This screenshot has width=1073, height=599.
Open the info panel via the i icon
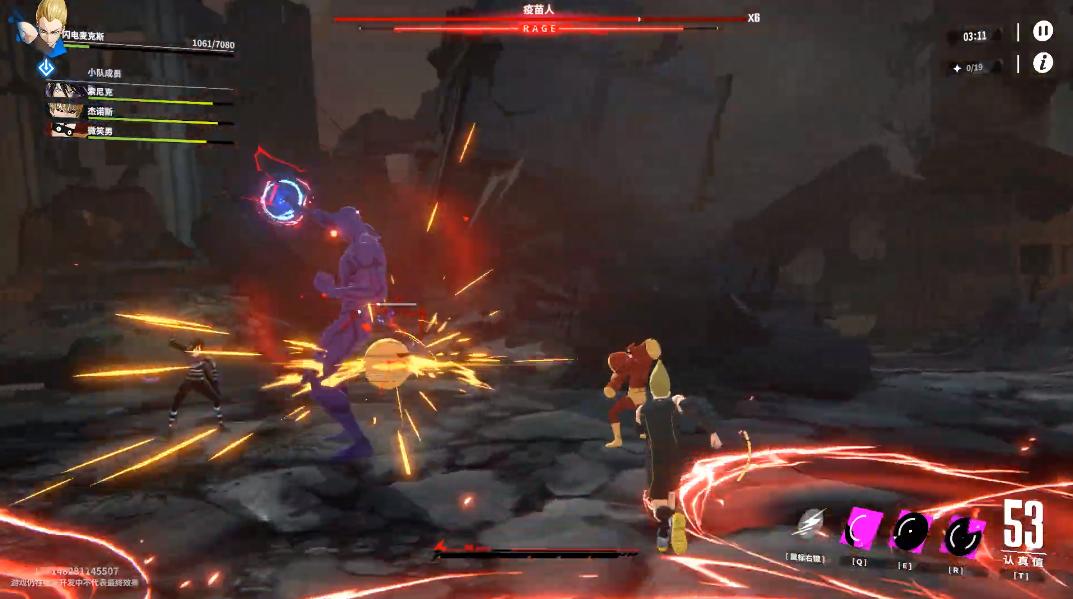coord(1042,63)
